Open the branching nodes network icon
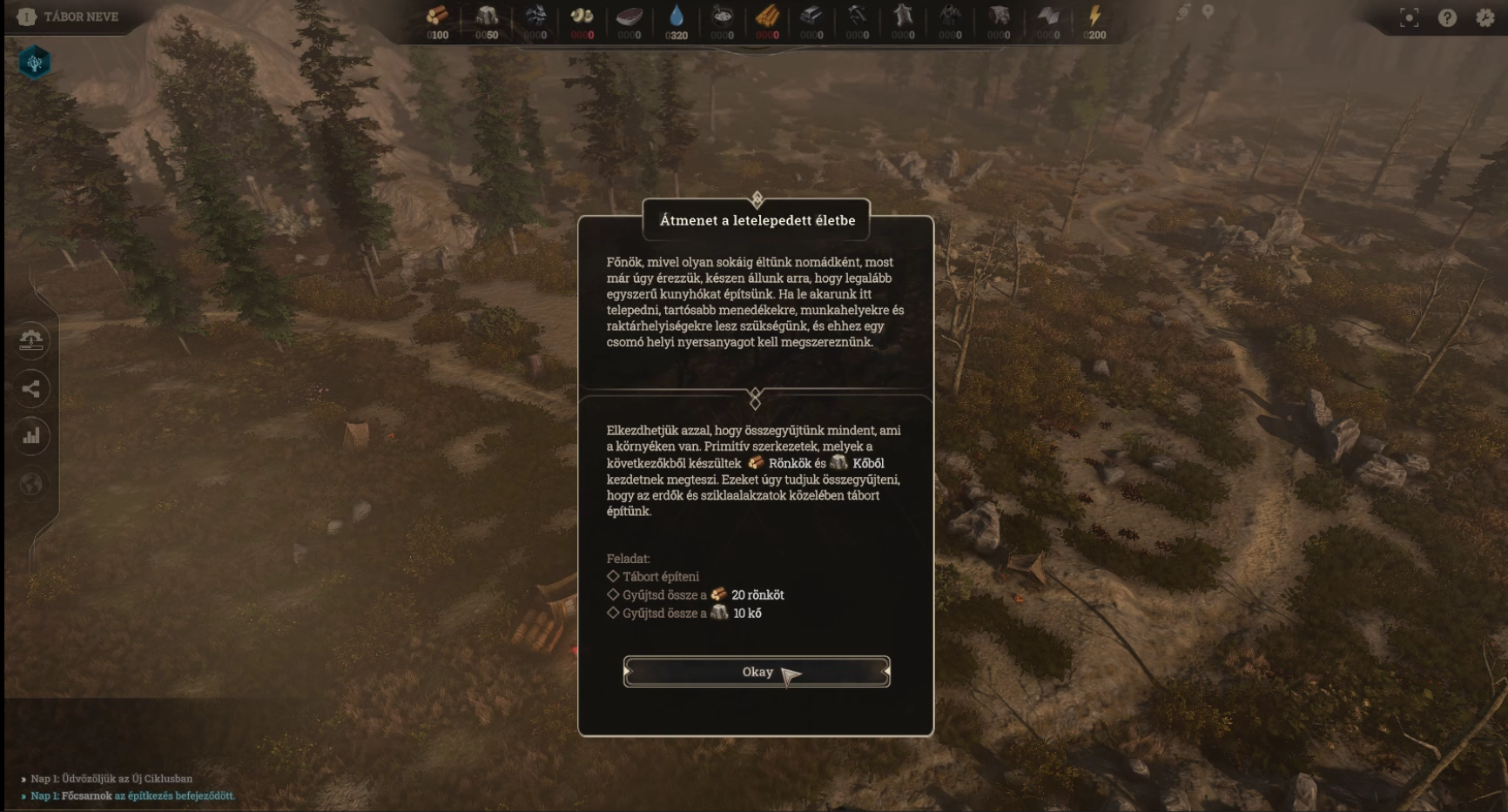The height and width of the screenshot is (812, 1508). click(x=31, y=388)
